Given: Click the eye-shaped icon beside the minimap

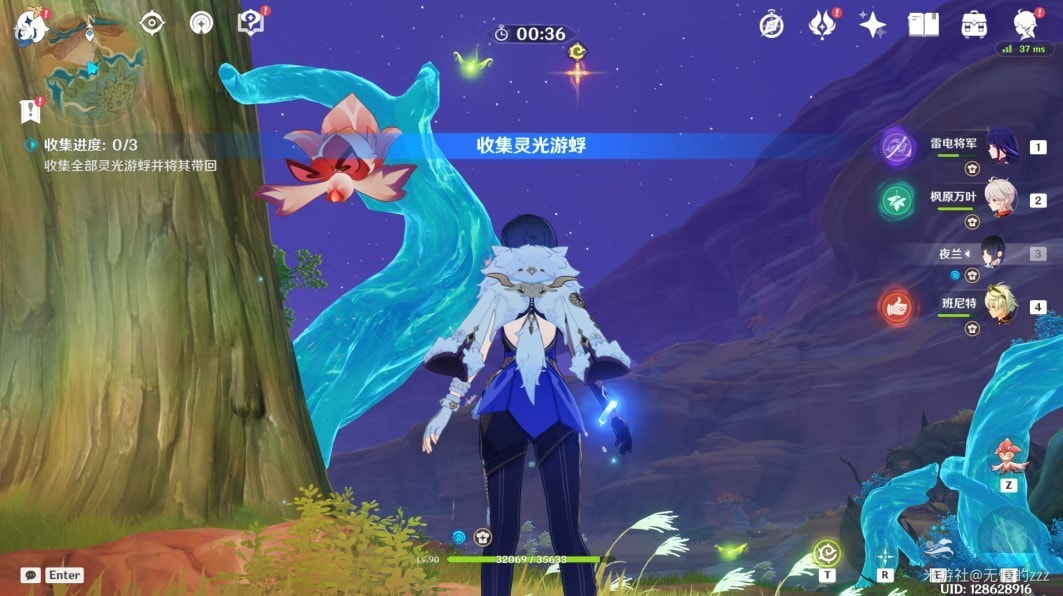Looking at the screenshot, I should (x=151, y=23).
